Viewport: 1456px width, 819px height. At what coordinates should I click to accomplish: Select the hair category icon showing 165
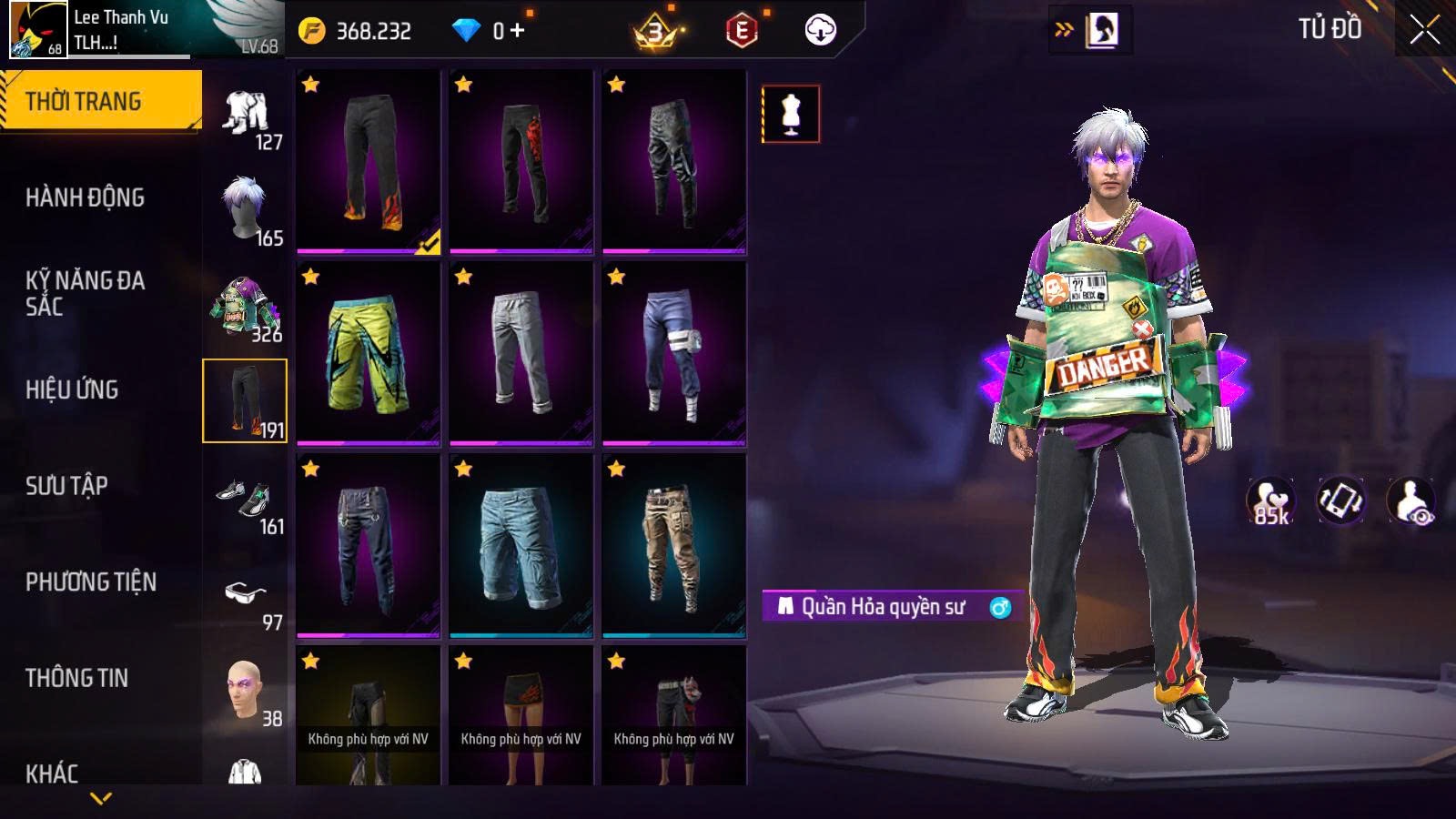pos(246,210)
